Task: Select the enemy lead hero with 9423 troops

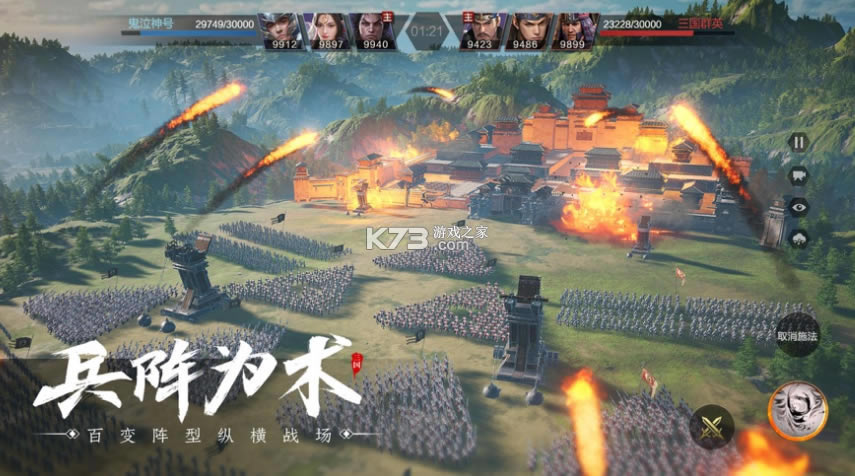Action: click(x=482, y=30)
